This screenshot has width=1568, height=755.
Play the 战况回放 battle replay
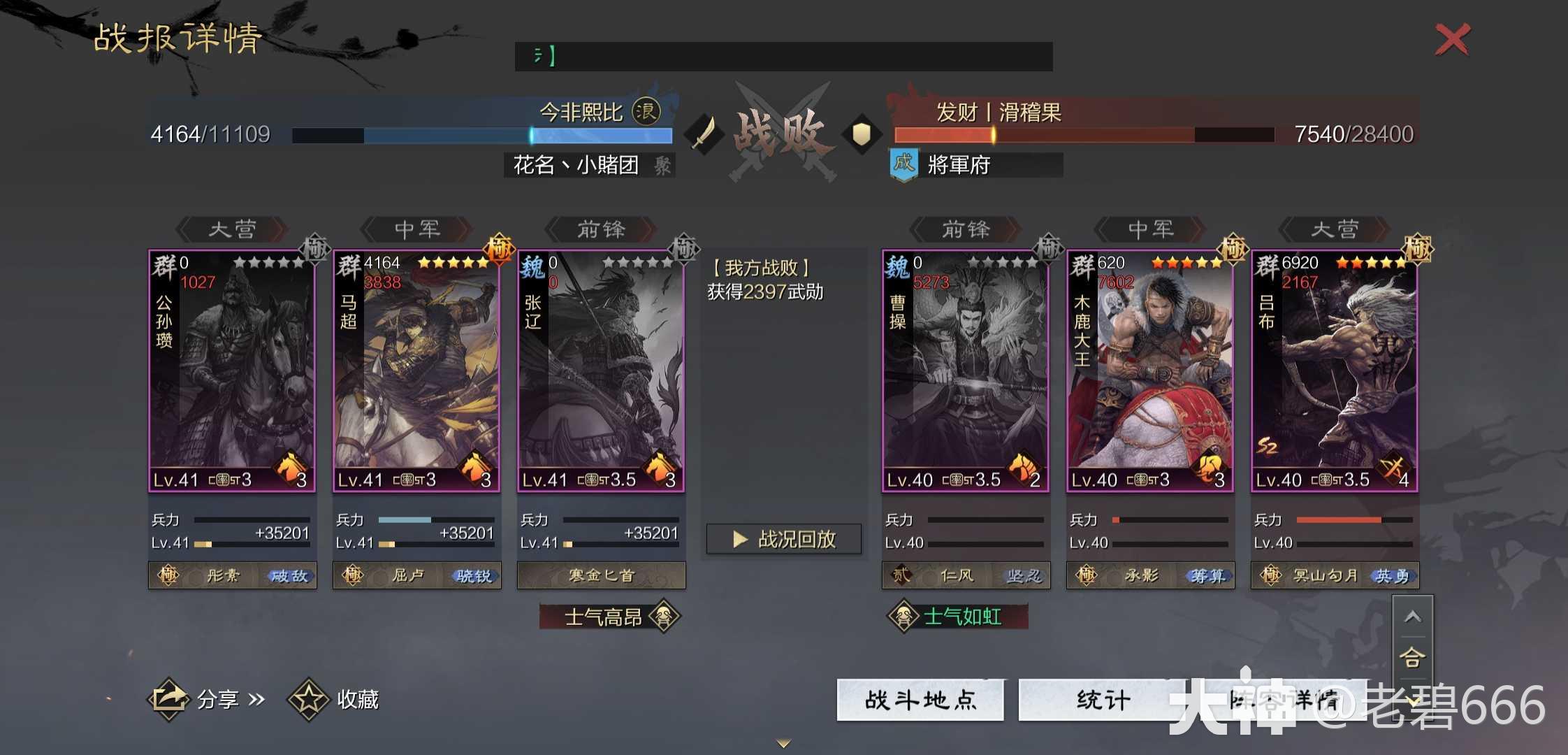pos(784,538)
